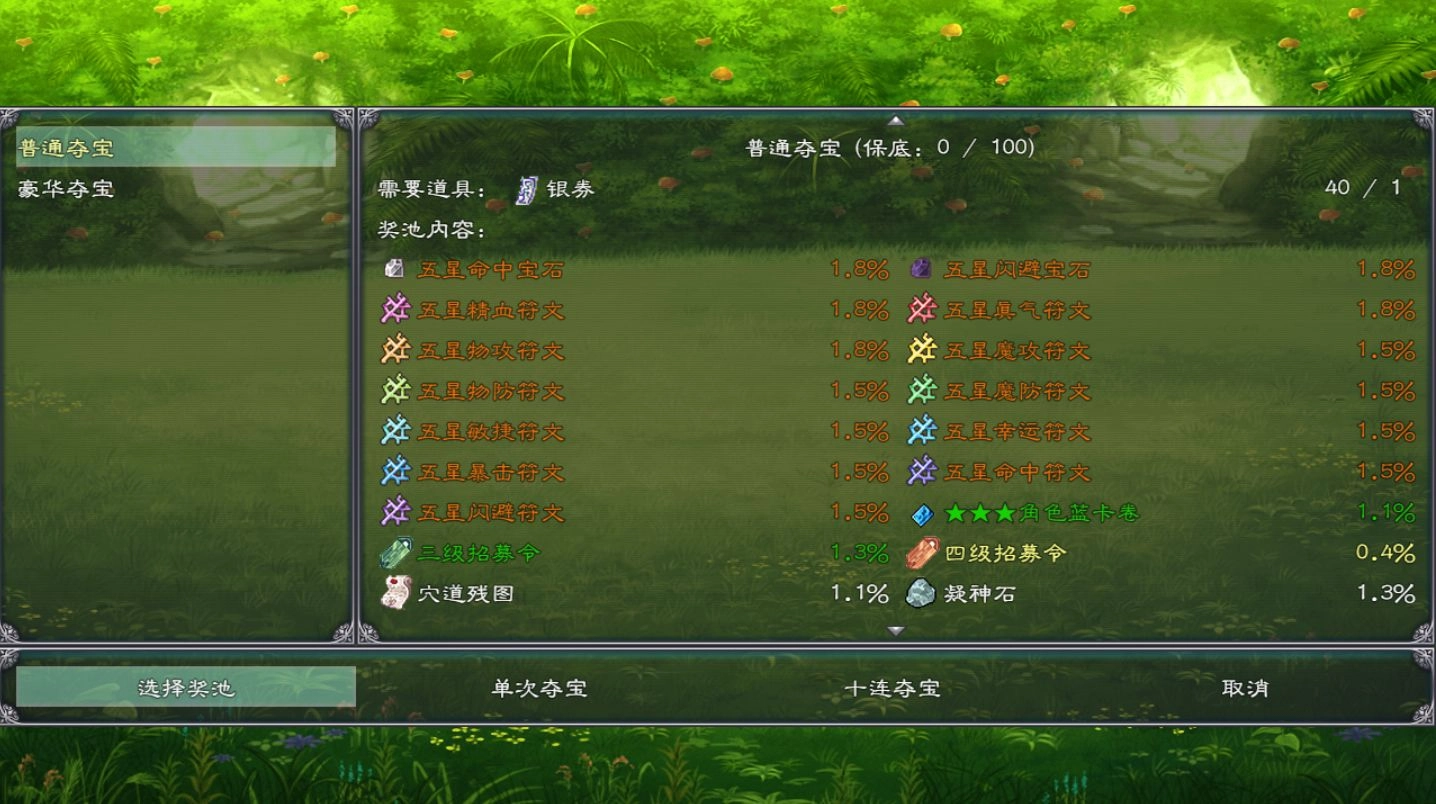Screen dimensions: 1436x804
Task: Select the 五星精血符文 rune icon
Action: (x=394, y=309)
